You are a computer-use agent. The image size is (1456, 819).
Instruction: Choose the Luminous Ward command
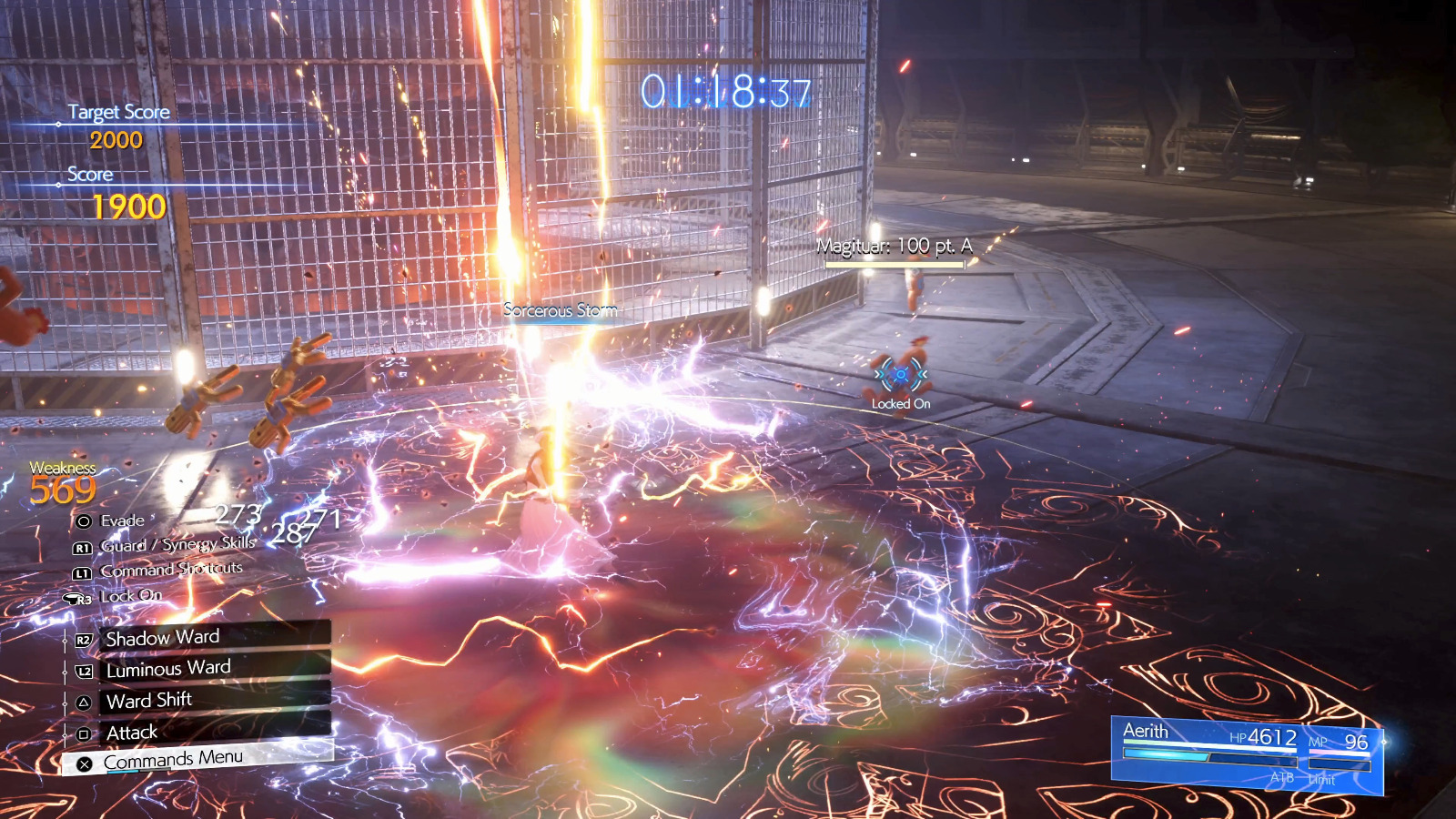click(202, 669)
